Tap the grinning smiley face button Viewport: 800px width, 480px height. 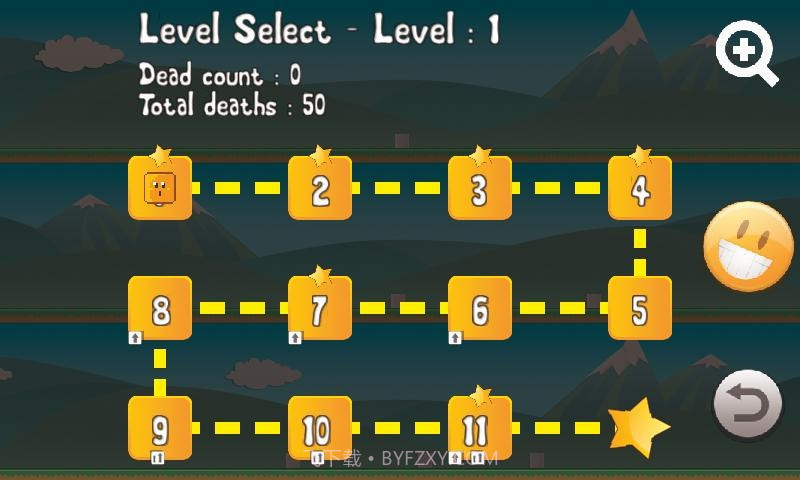click(x=749, y=247)
